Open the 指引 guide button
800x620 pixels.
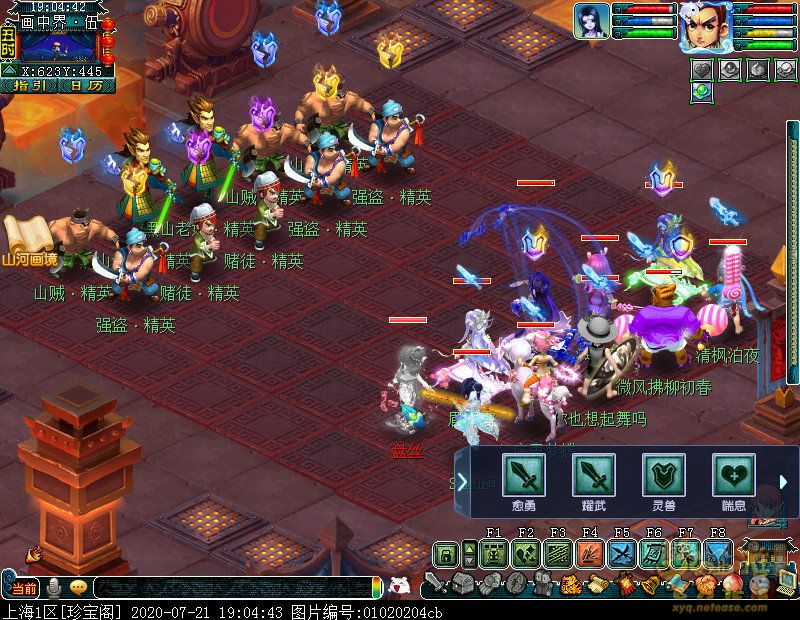pos(30,86)
